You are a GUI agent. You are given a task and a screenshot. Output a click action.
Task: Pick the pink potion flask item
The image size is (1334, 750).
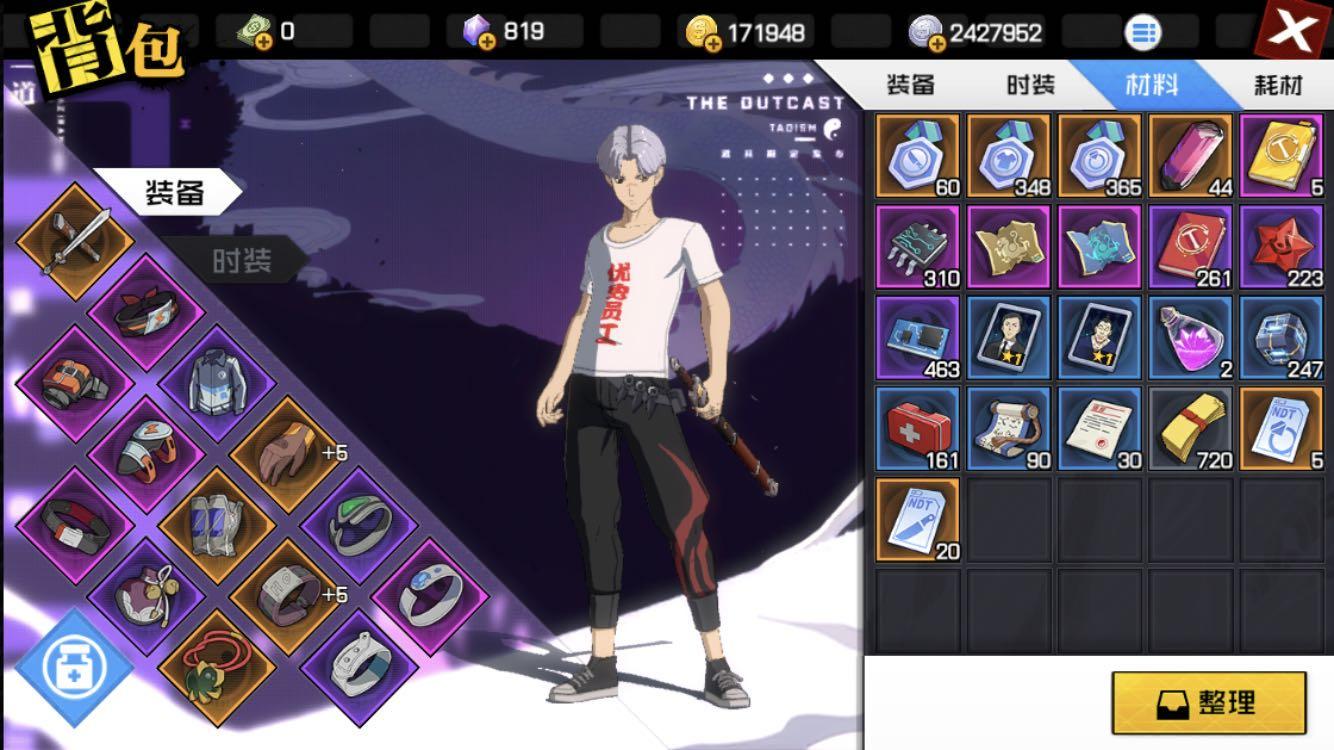(x=1188, y=338)
